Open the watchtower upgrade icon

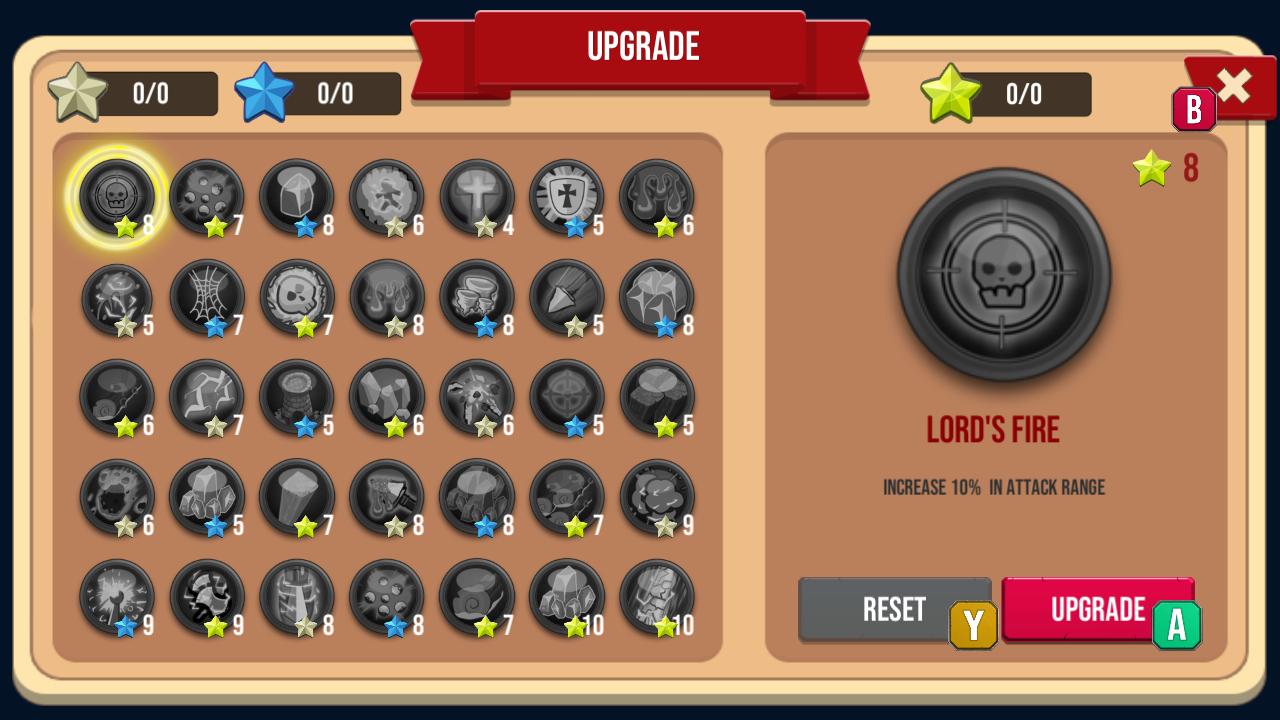pyautogui.click(x=297, y=398)
